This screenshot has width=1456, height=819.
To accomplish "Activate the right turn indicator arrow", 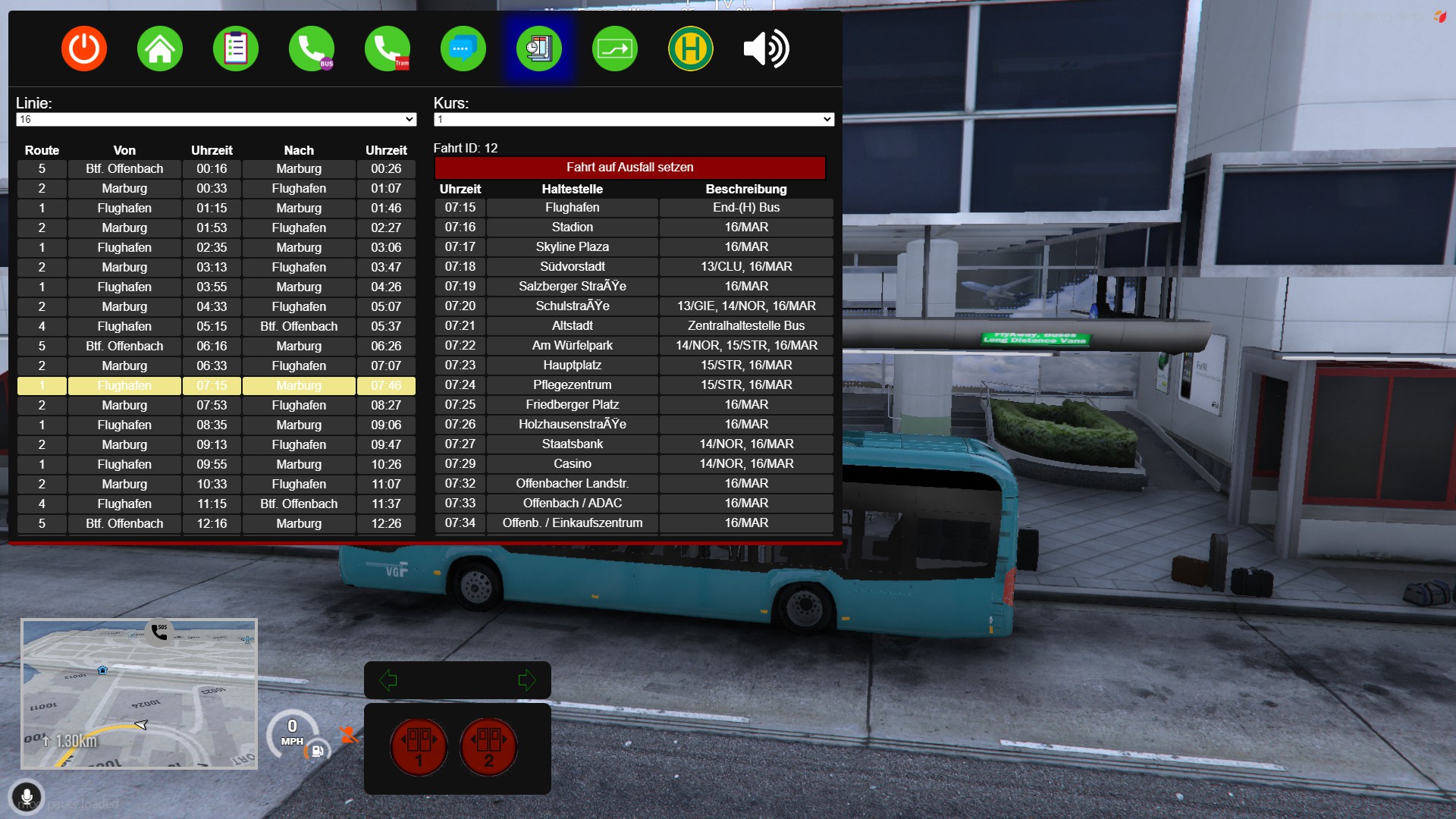I will click(x=526, y=680).
